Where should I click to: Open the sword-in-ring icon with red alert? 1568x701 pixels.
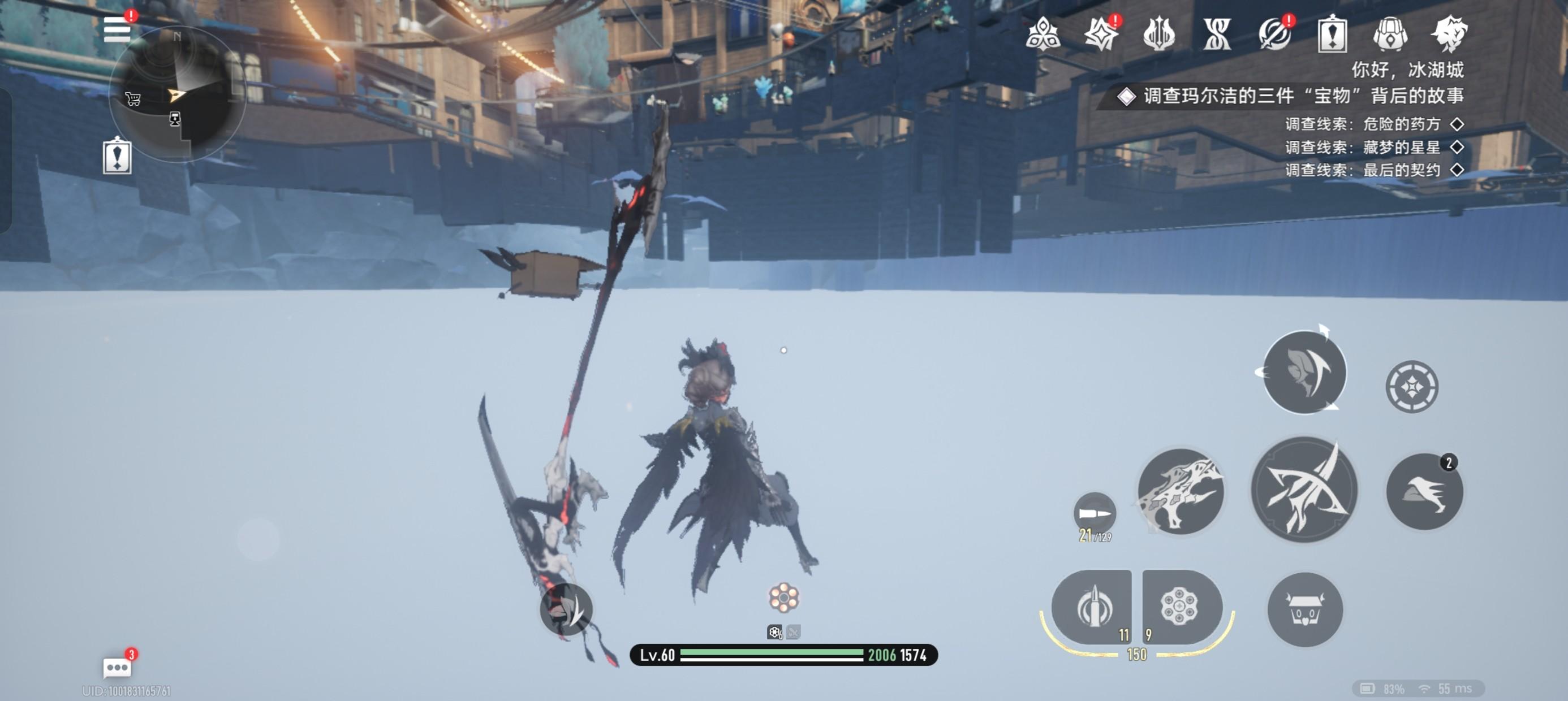click(1274, 33)
